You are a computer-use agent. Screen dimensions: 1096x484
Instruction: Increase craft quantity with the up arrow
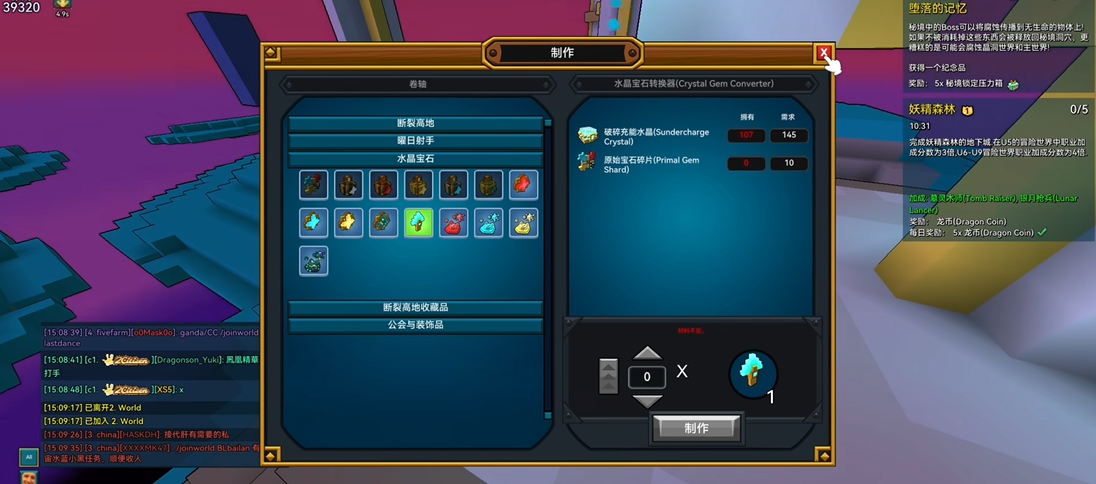[x=648, y=354]
